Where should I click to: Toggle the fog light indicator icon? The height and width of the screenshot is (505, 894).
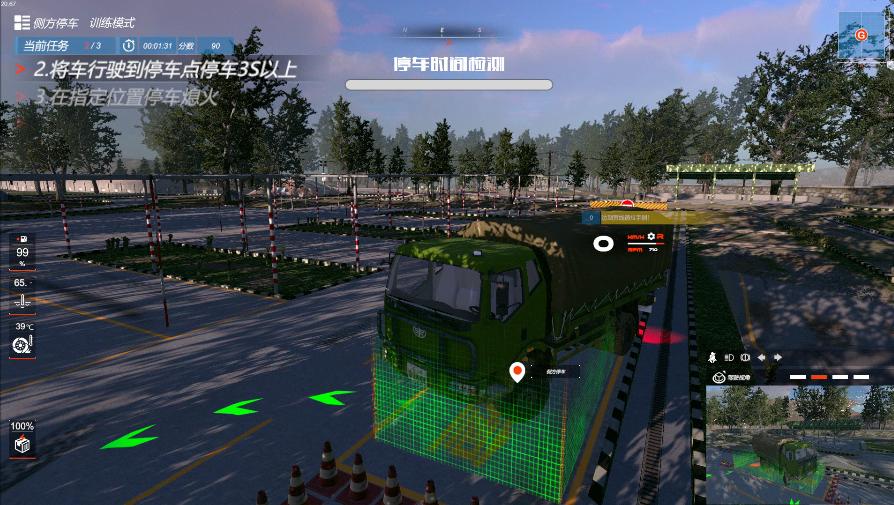coord(743,357)
